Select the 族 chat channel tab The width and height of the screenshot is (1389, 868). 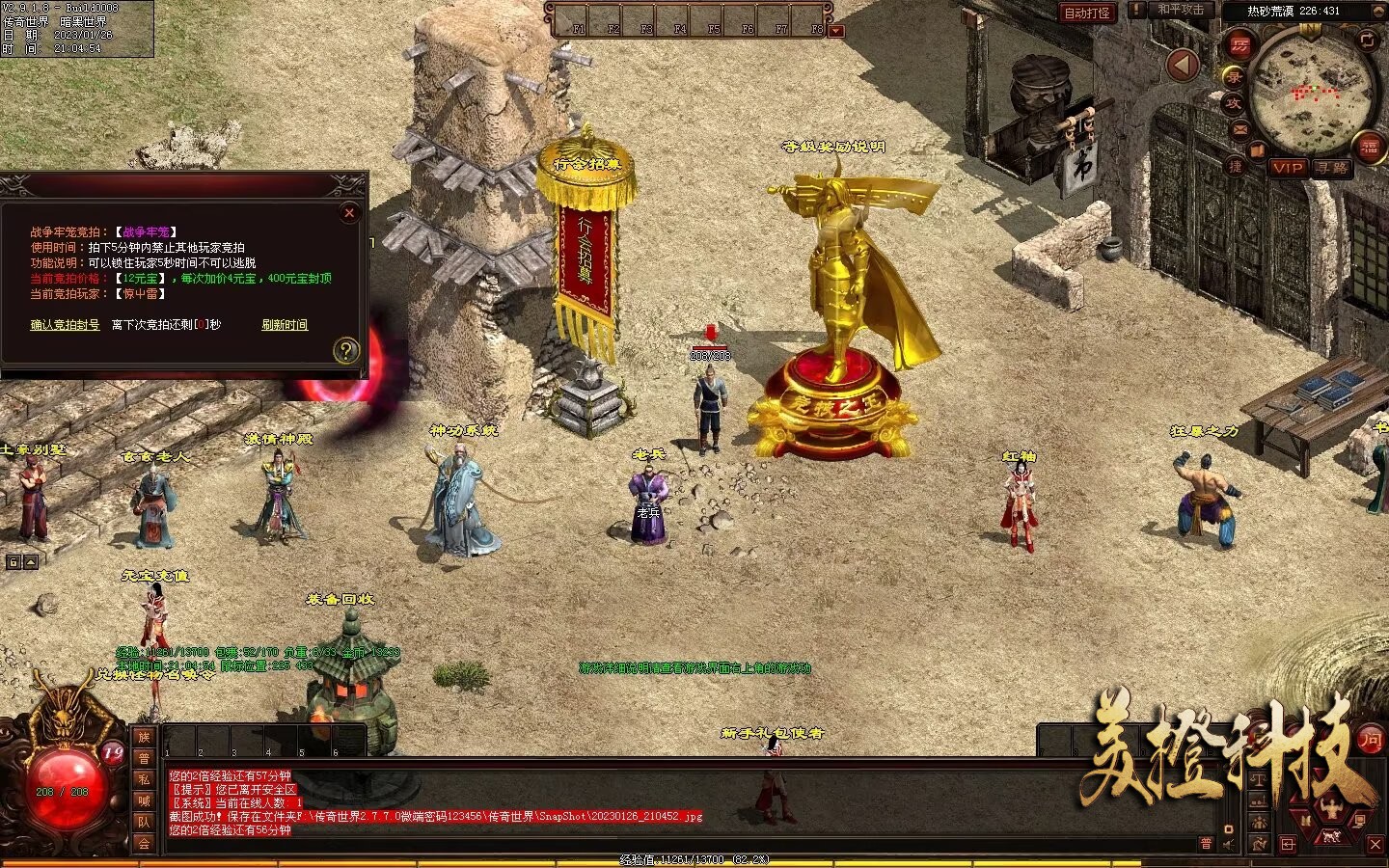pos(144,737)
